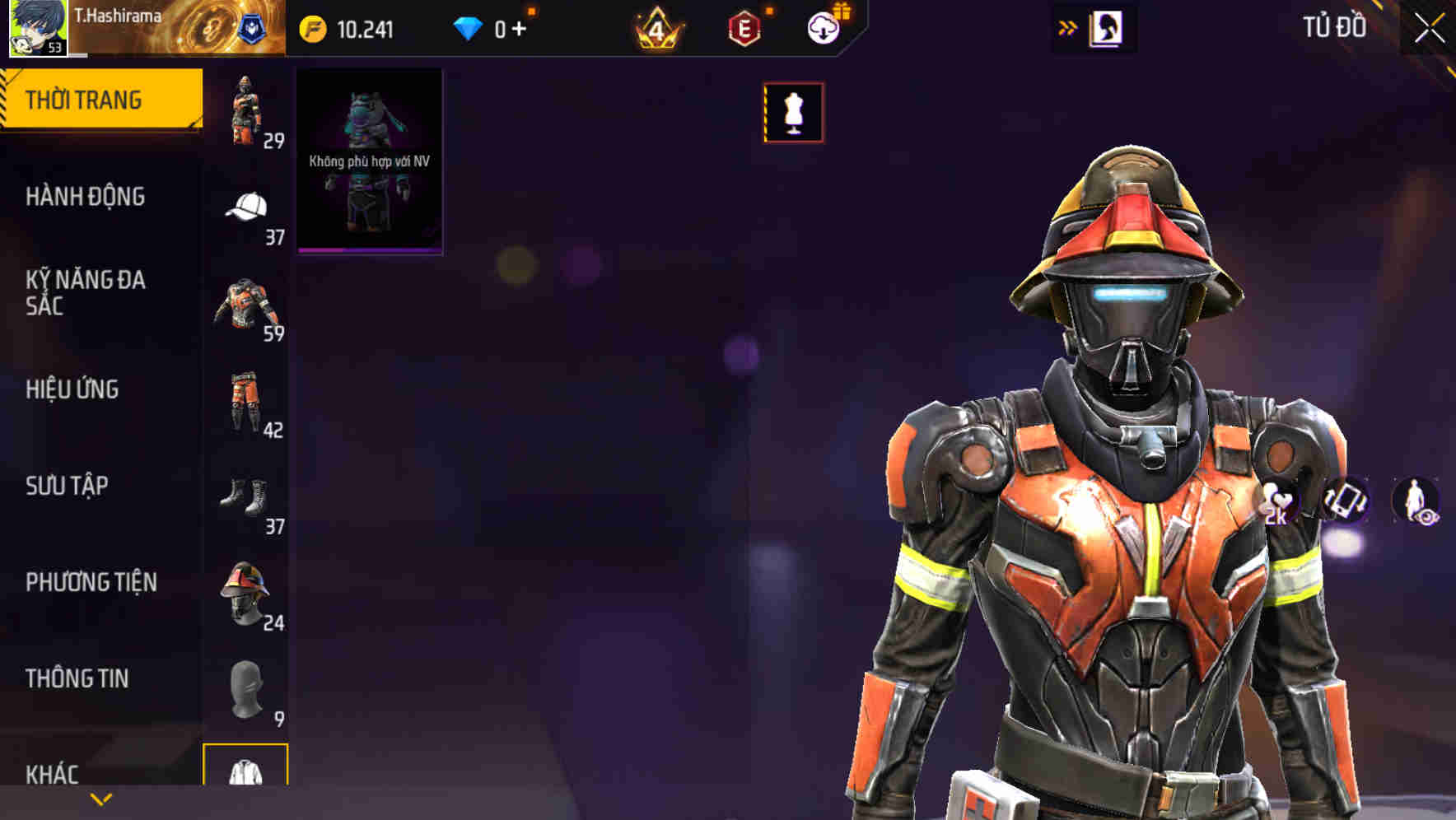This screenshot has height=820, width=1456.
Task: Switch to the HÀNH ĐỘNG tab
Action: click(86, 198)
